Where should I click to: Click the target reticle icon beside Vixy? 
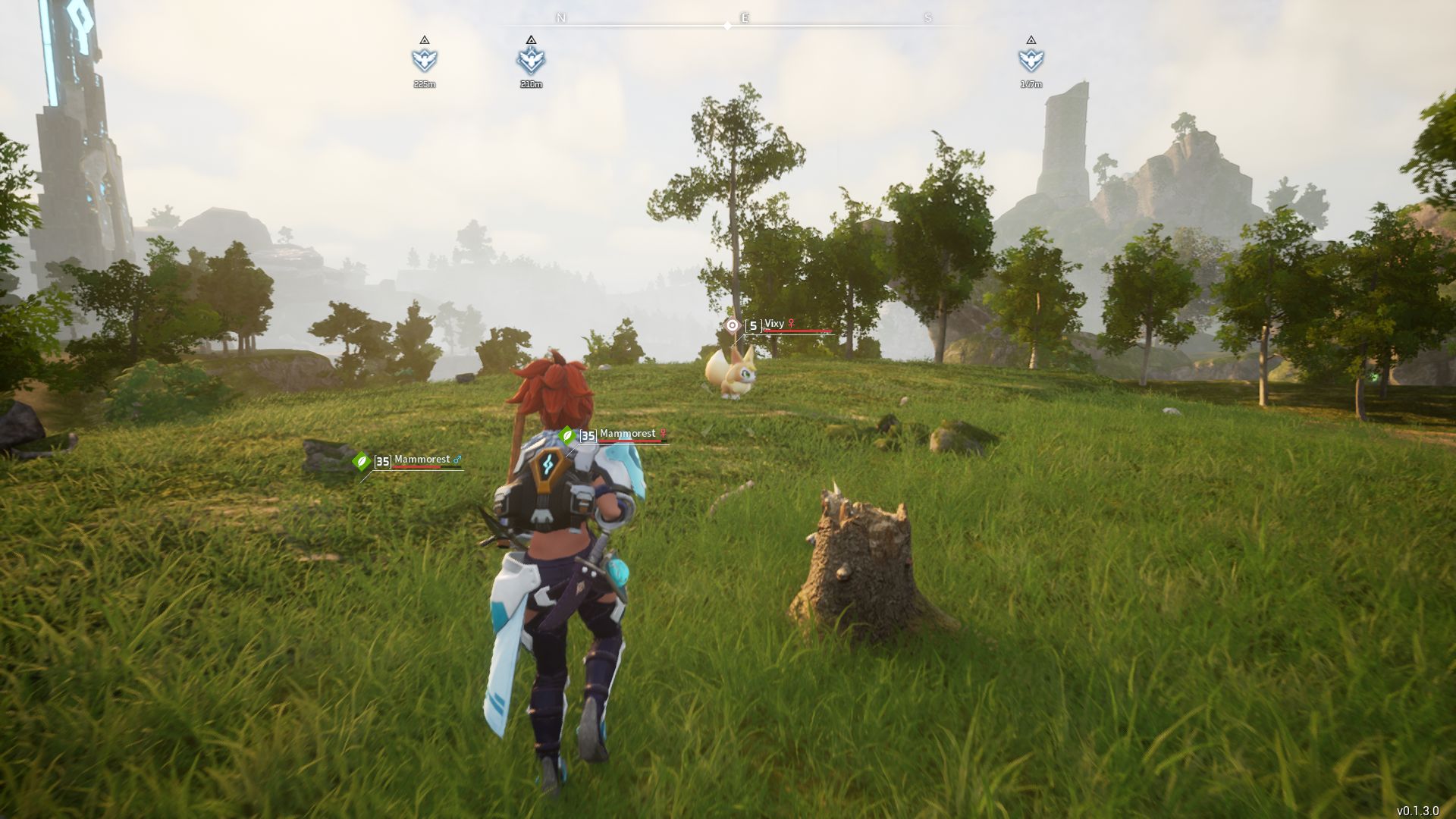point(732,325)
